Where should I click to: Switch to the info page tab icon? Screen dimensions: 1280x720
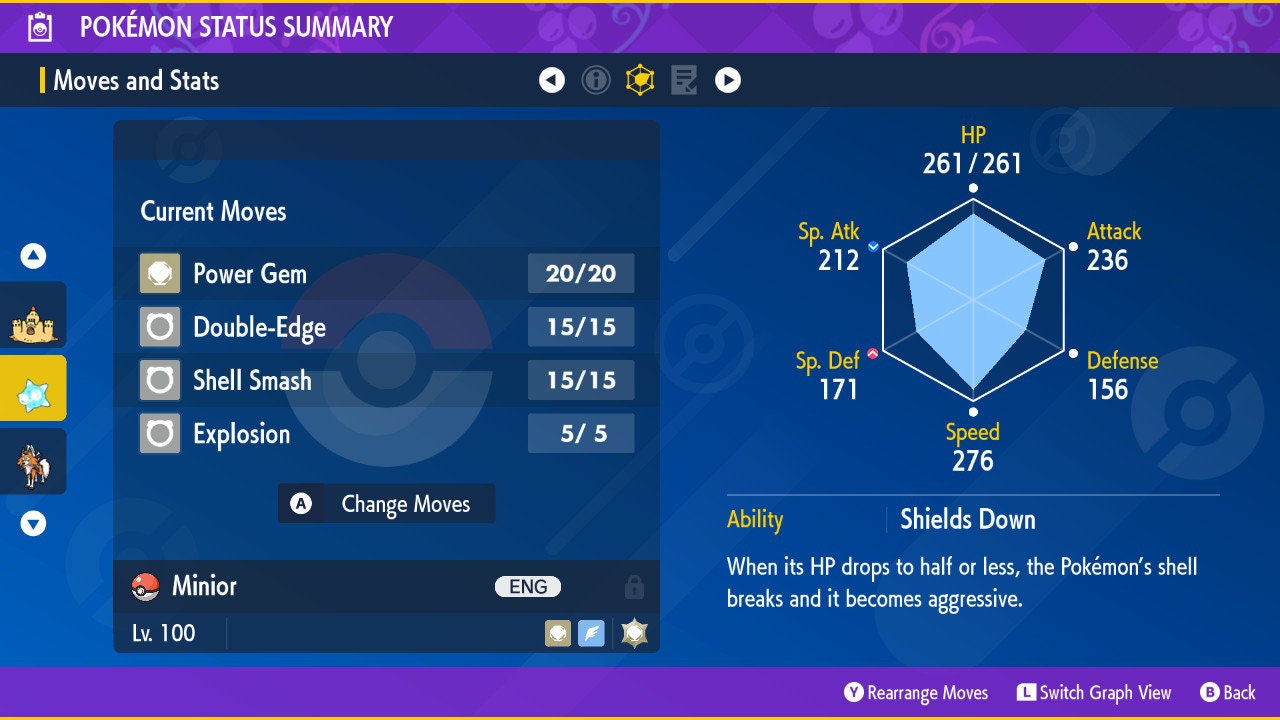coord(596,80)
